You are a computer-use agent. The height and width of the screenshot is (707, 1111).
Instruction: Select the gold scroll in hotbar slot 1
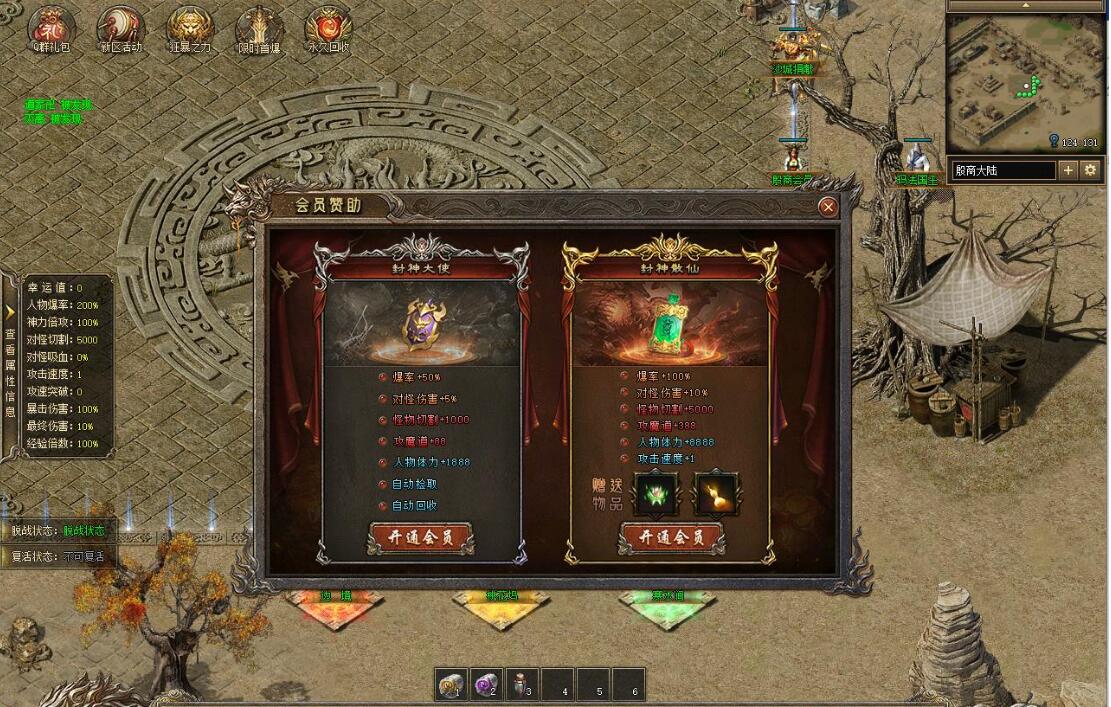[x=452, y=685]
